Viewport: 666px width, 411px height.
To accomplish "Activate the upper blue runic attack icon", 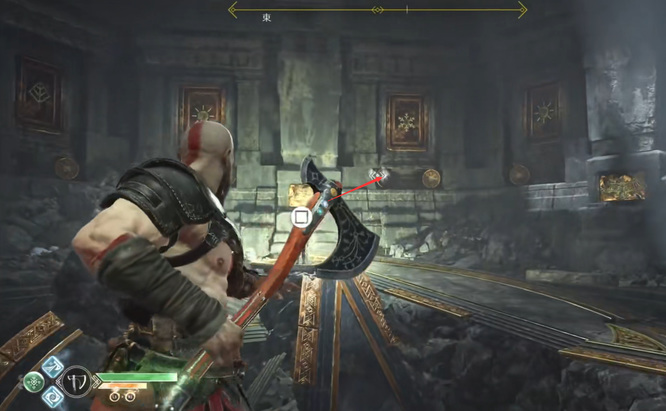I will pyautogui.click(x=53, y=367).
